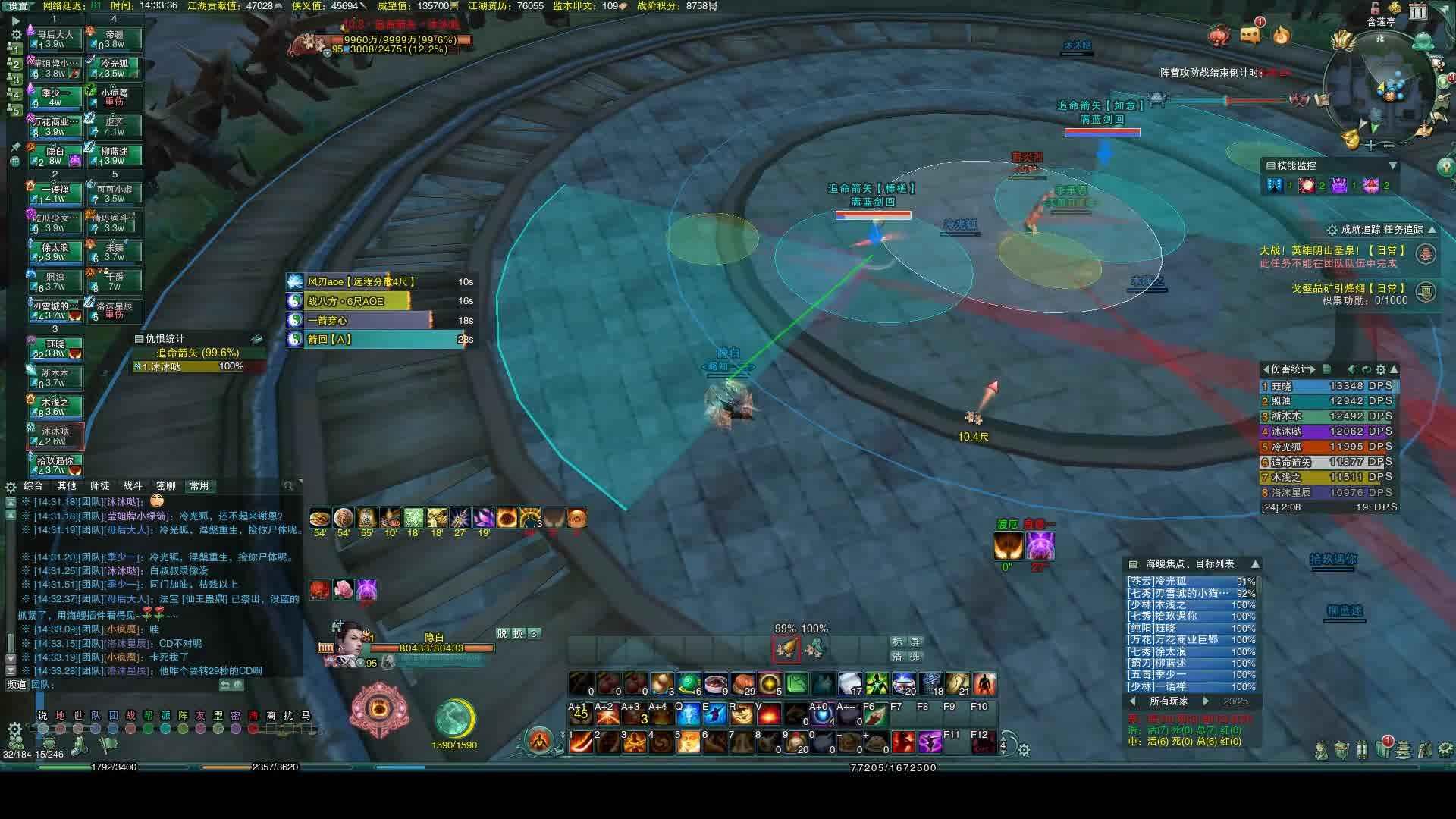Viewport: 1456px width, 819px height.
Task: Click the 标屏 button
Action: coord(907,641)
